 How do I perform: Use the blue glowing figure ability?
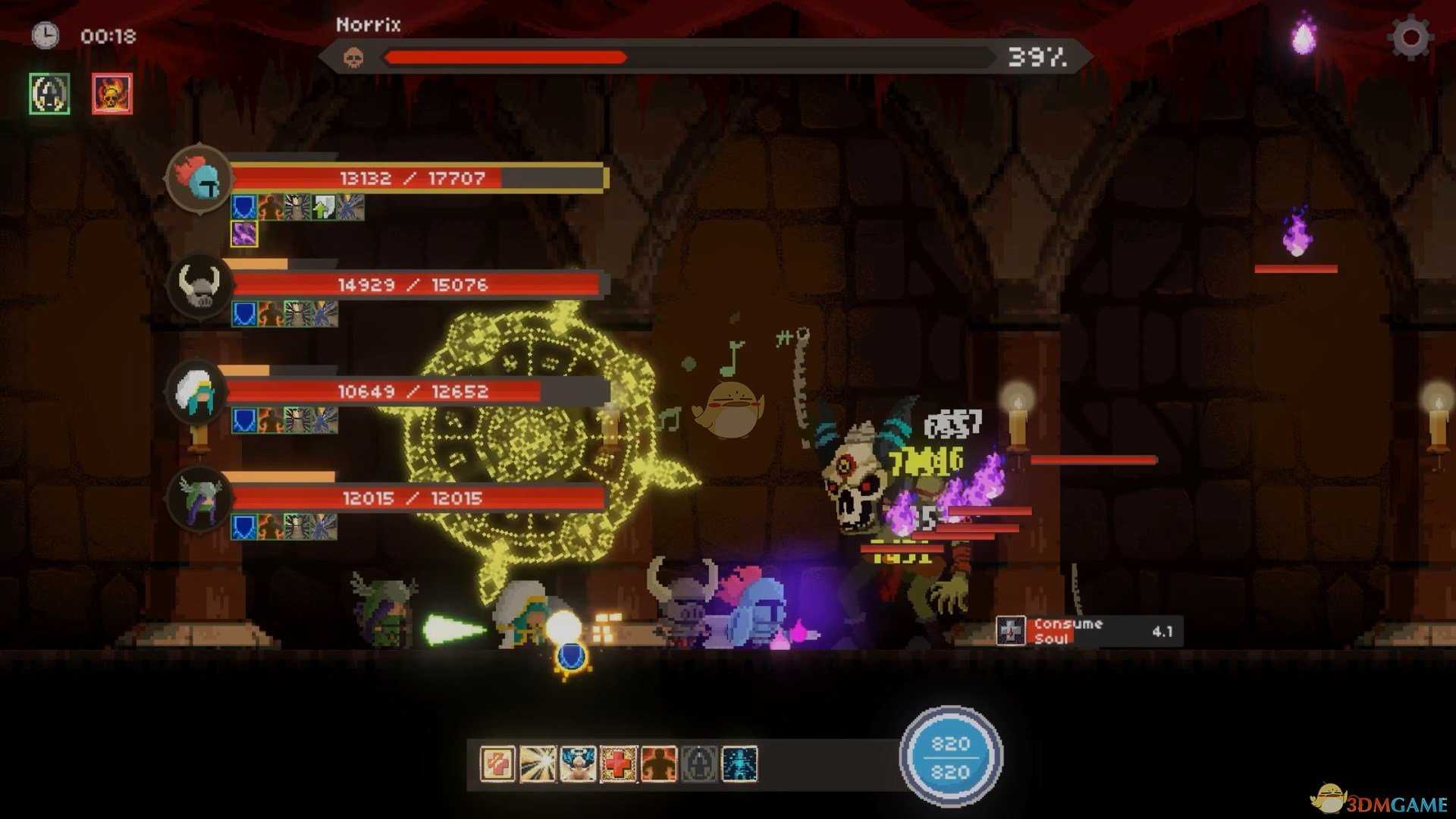[x=739, y=764]
